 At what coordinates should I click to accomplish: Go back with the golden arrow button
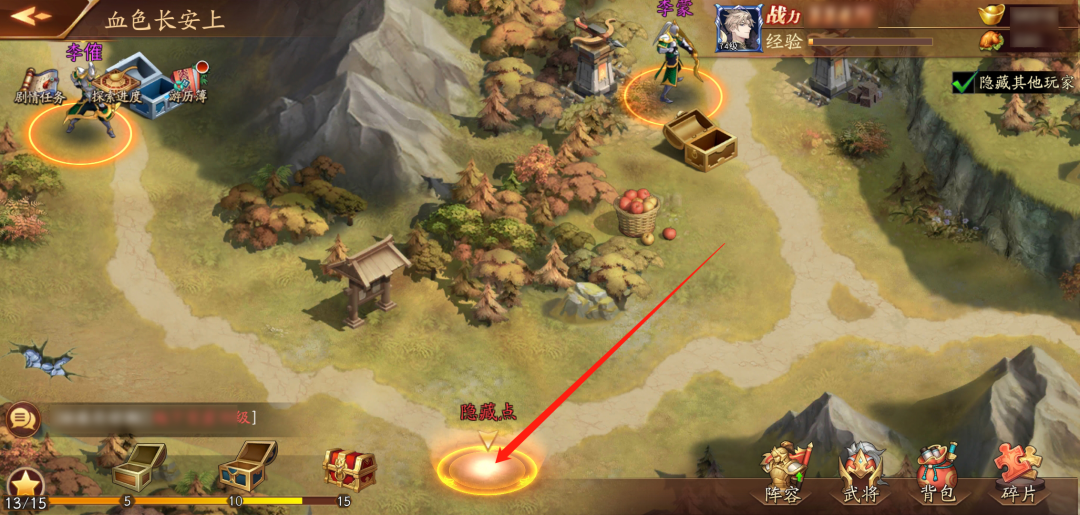(30, 16)
